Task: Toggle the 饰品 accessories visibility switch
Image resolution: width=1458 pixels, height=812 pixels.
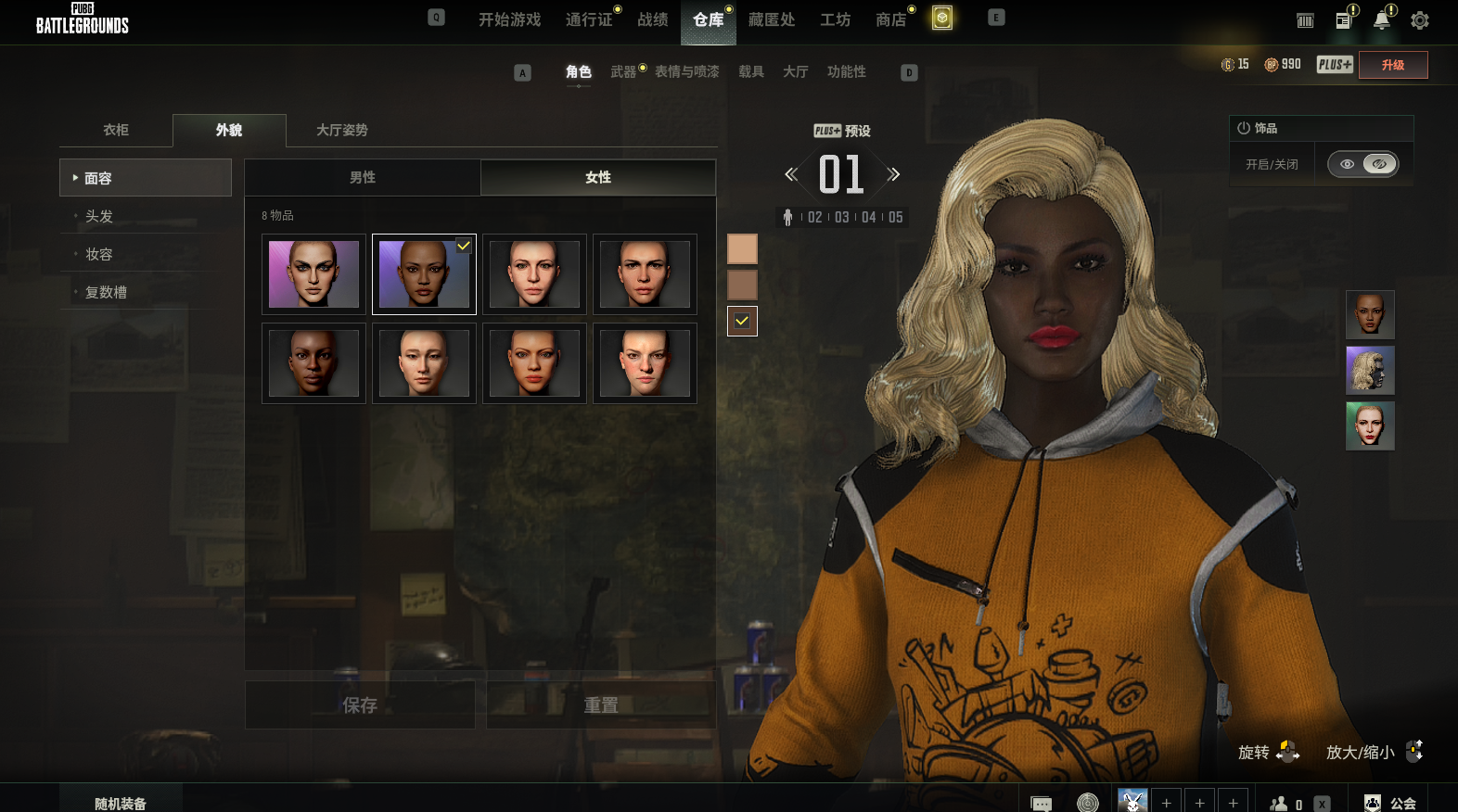Action: click(1362, 164)
